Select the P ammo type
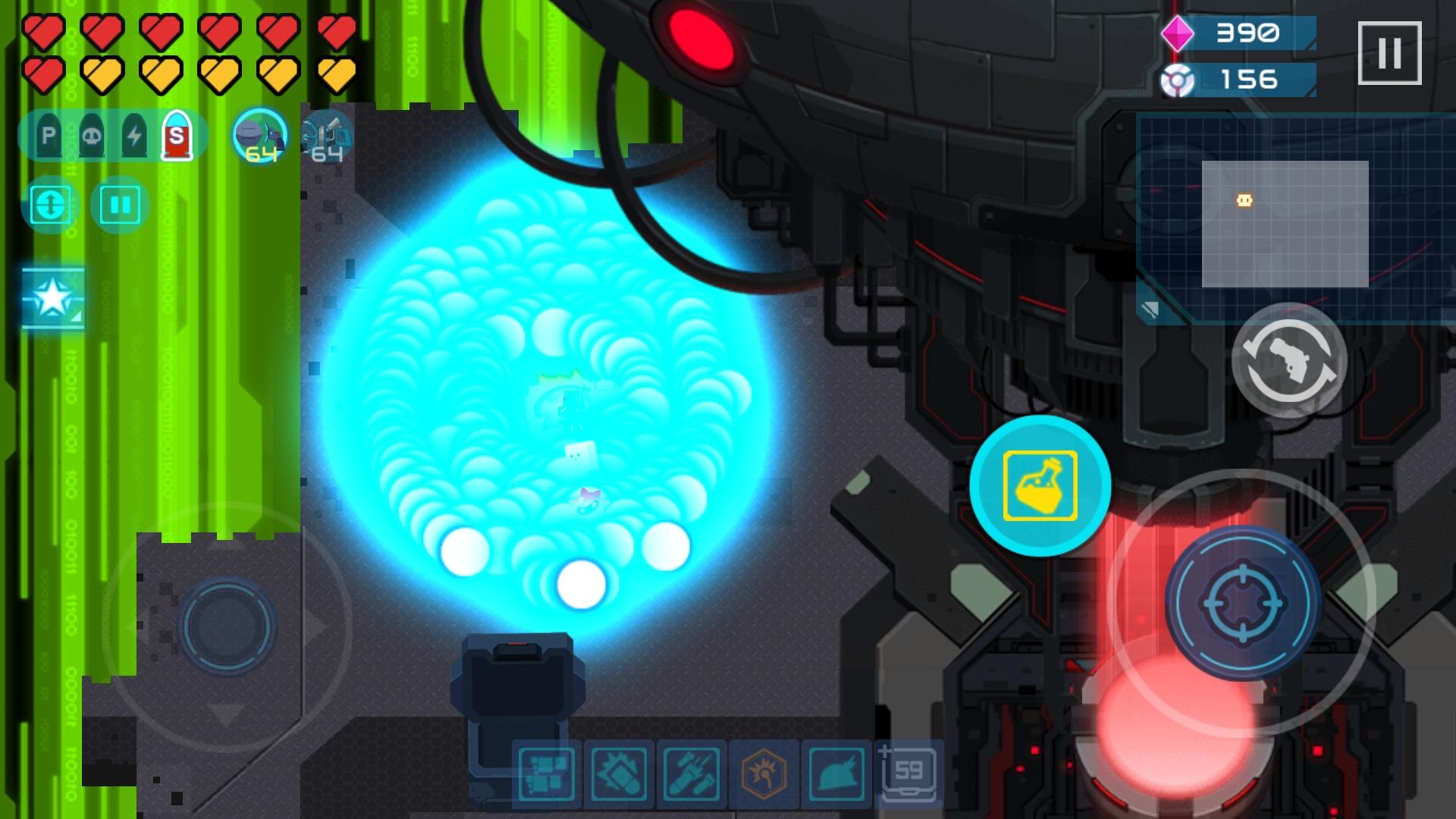The height and width of the screenshot is (819, 1456). click(48, 136)
